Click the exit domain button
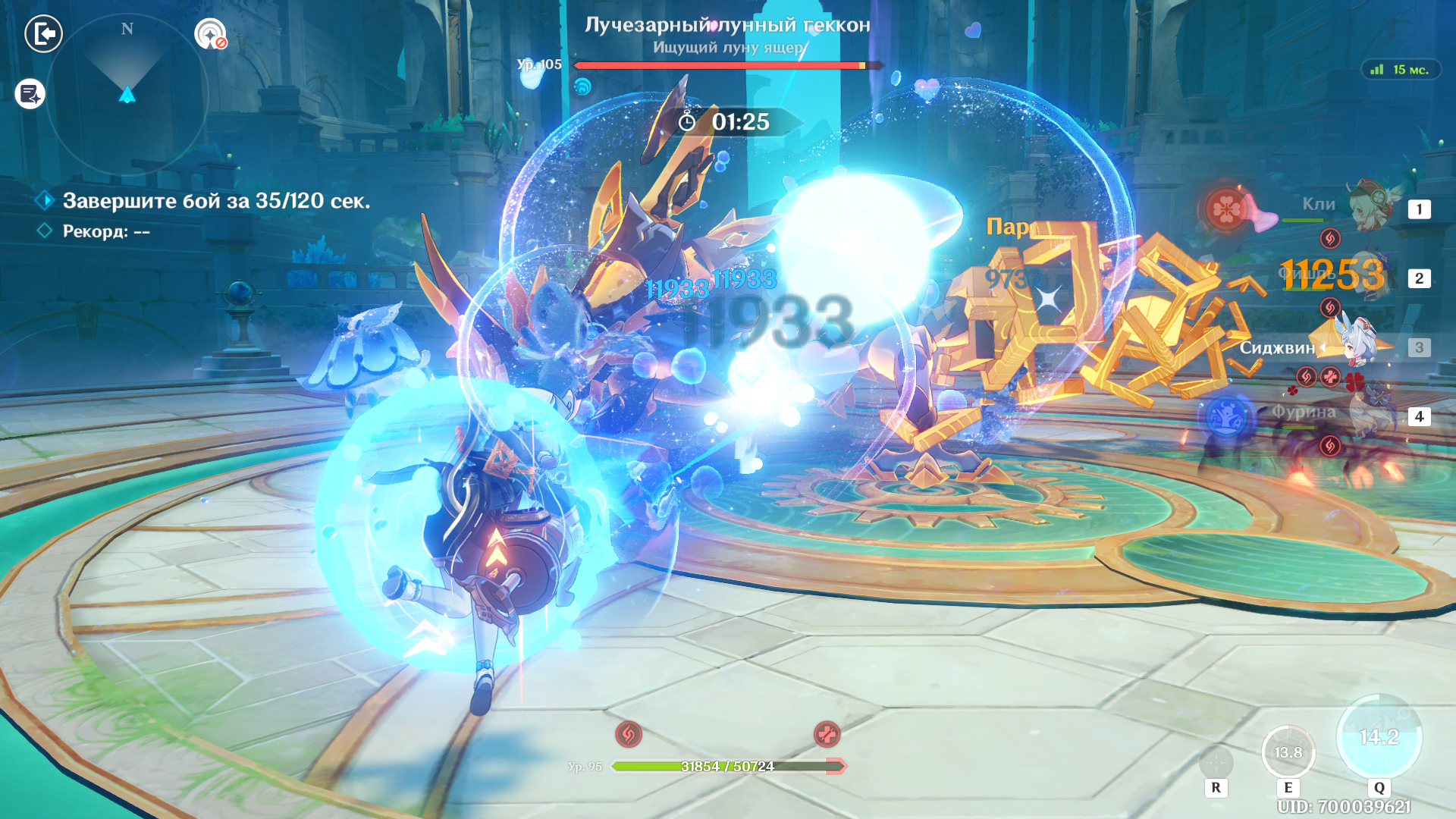The height and width of the screenshot is (819, 1456). pos(43,34)
